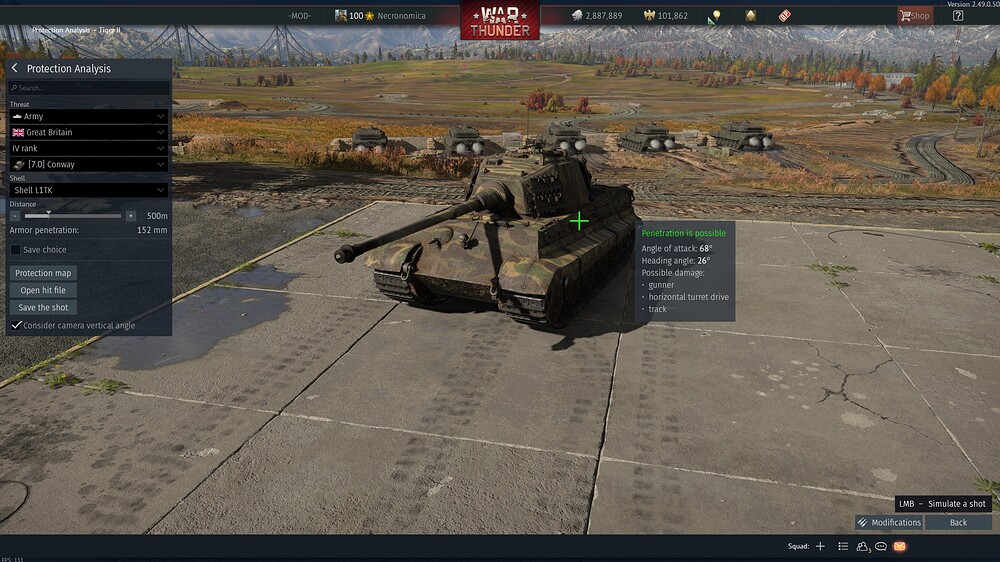Go back using the Protection Analysis arrow
The height and width of the screenshot is (562, 1000).
click(15, 68)
